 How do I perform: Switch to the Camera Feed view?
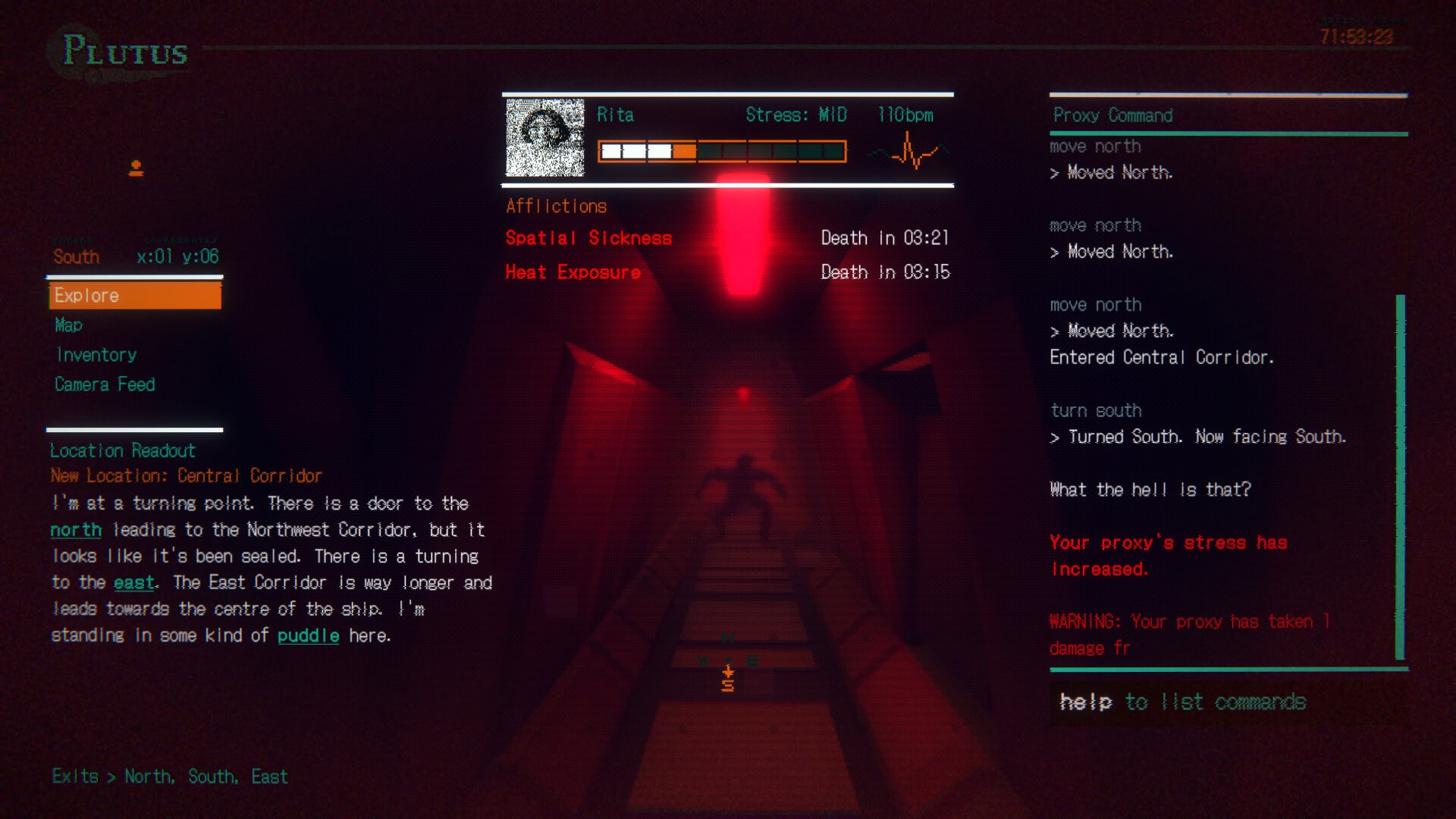click(x=104, y=384)
